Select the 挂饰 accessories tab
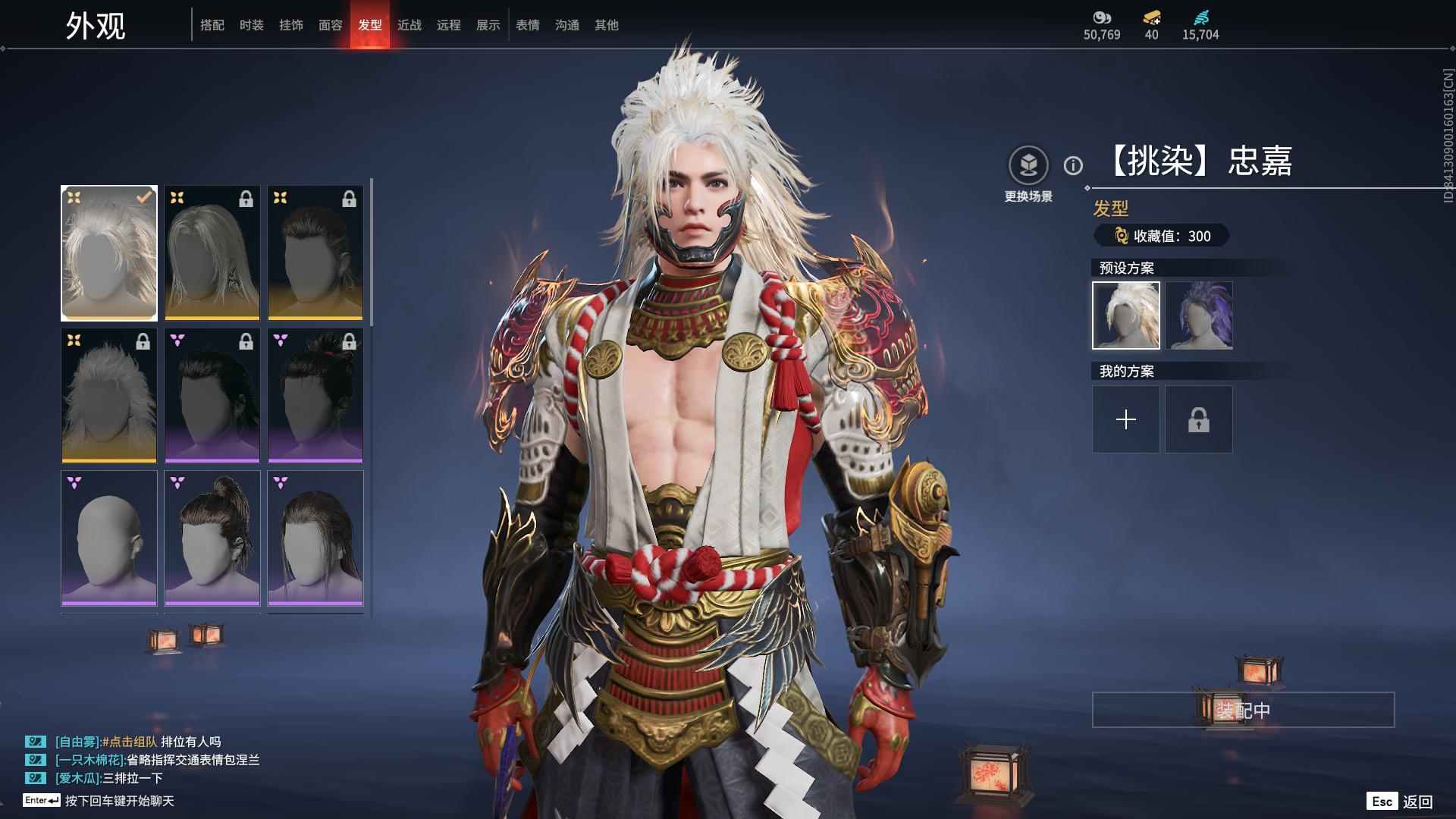Screen dimensions: 1456x819 pos(291,25)
